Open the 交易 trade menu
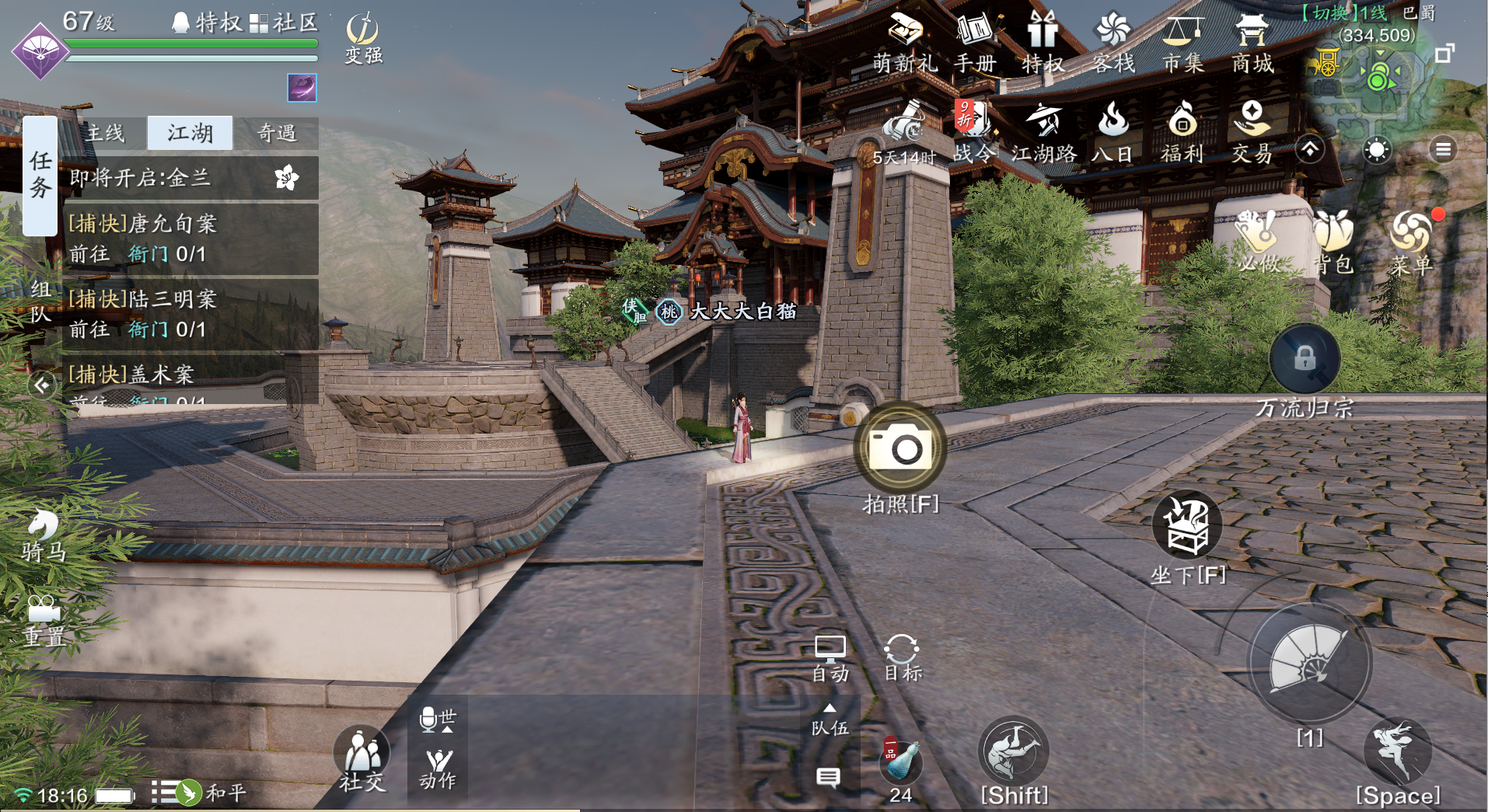 [x=1252, y=132]
